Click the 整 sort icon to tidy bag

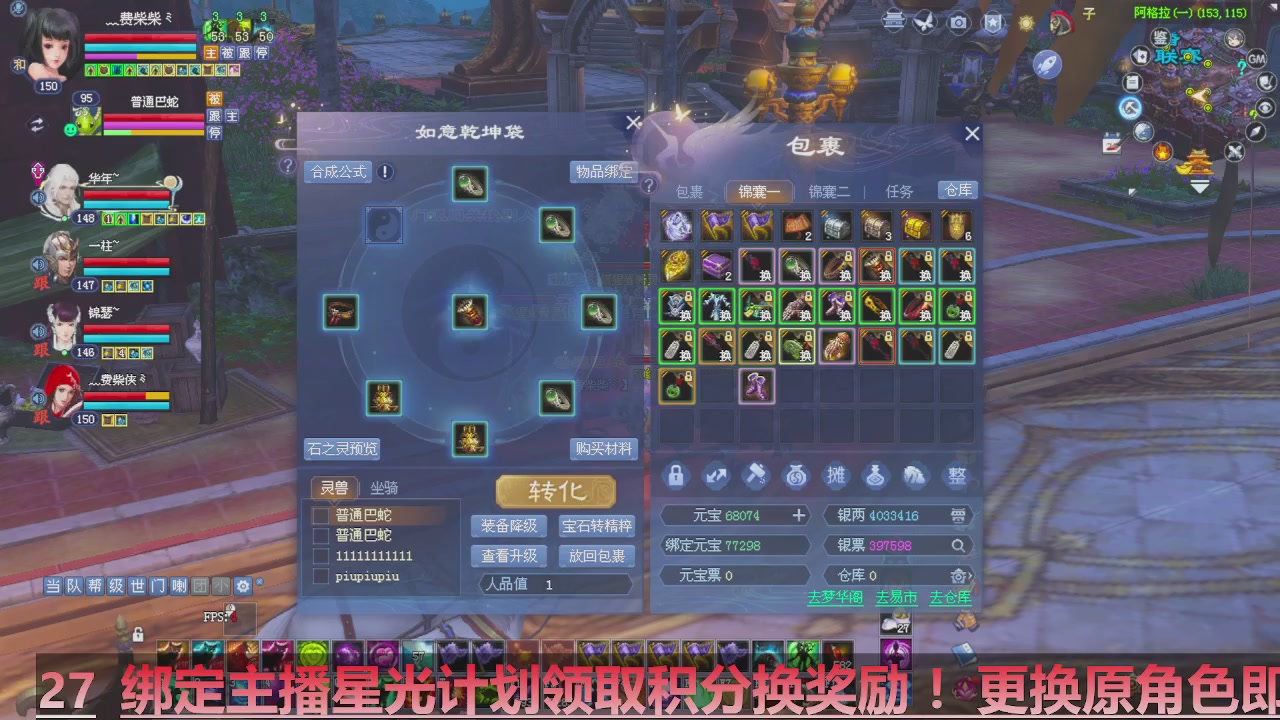(x=955, y=476)
